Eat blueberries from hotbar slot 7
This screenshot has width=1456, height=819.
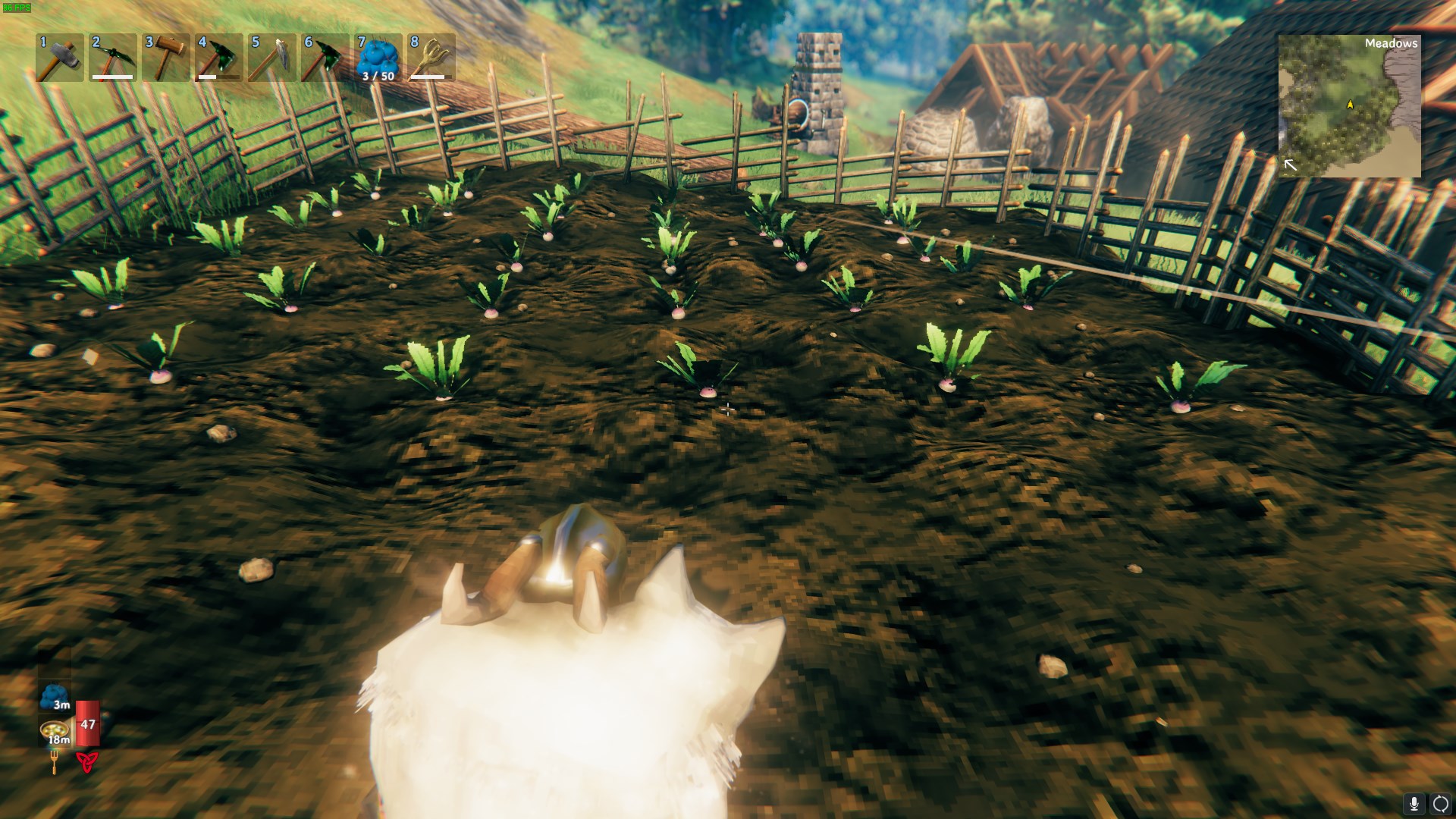click(x=378, y=58)
